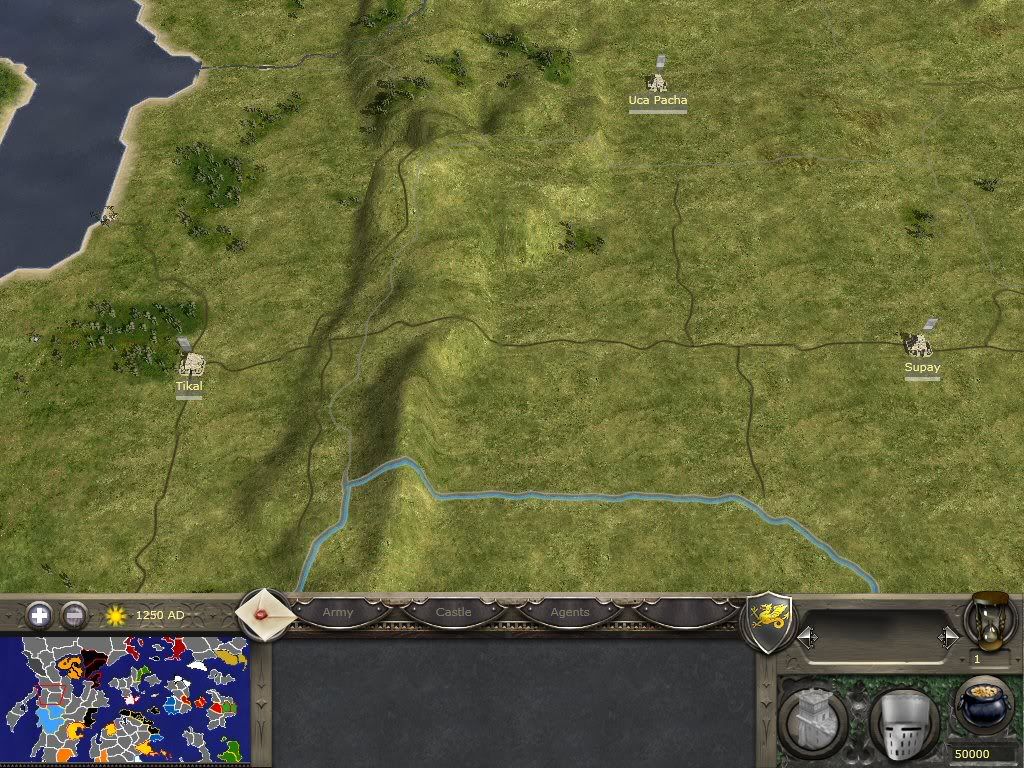This screenshot has height=768, width=1024.
Task: Click the right arrow of the selection cycler
Action: [948, 636]
